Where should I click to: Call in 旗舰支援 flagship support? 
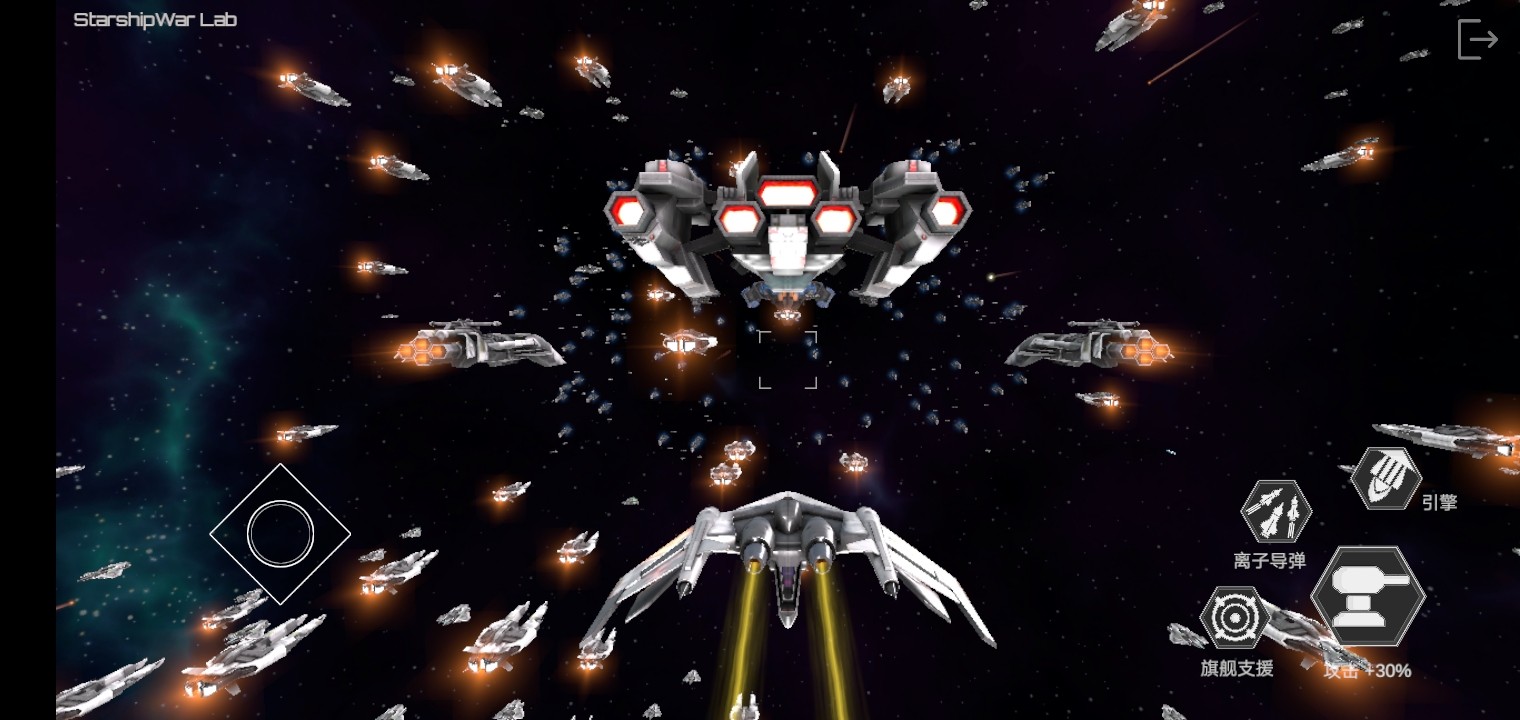point(1235,619)
